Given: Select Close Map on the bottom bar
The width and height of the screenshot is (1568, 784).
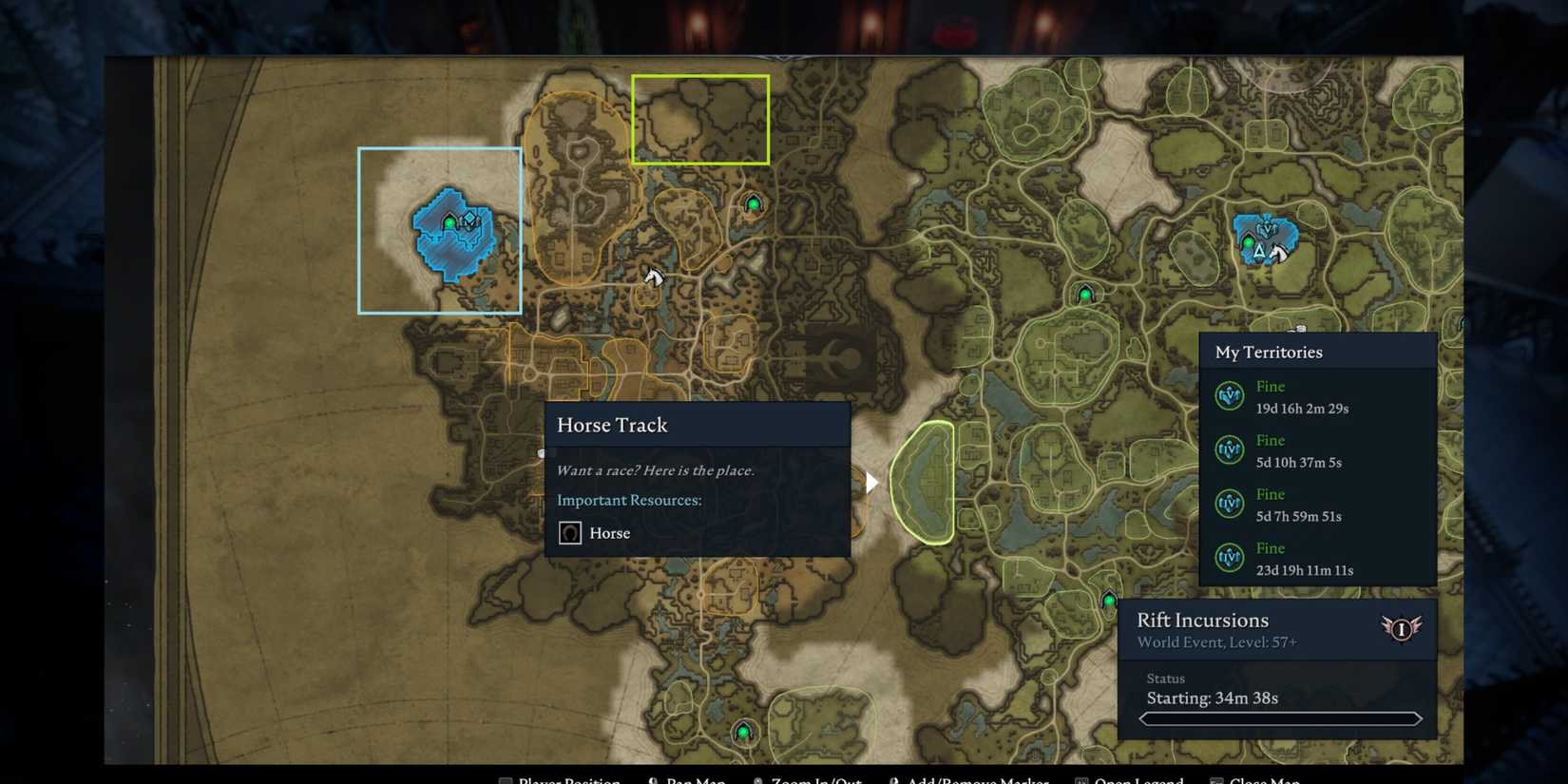Looking at the screenshot, I should (x=1268, y=779).
